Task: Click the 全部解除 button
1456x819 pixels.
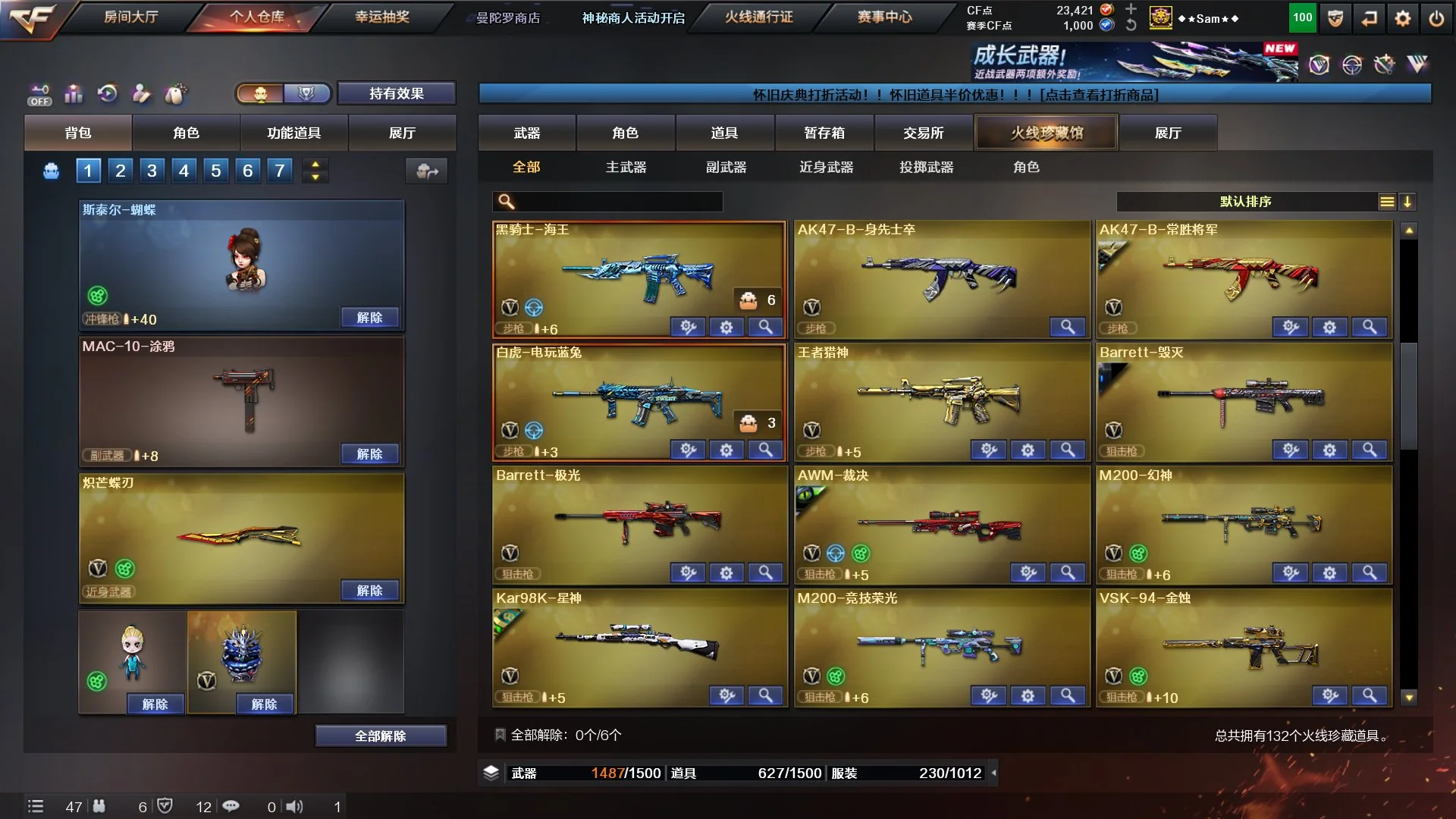Action: coord(380,736)
